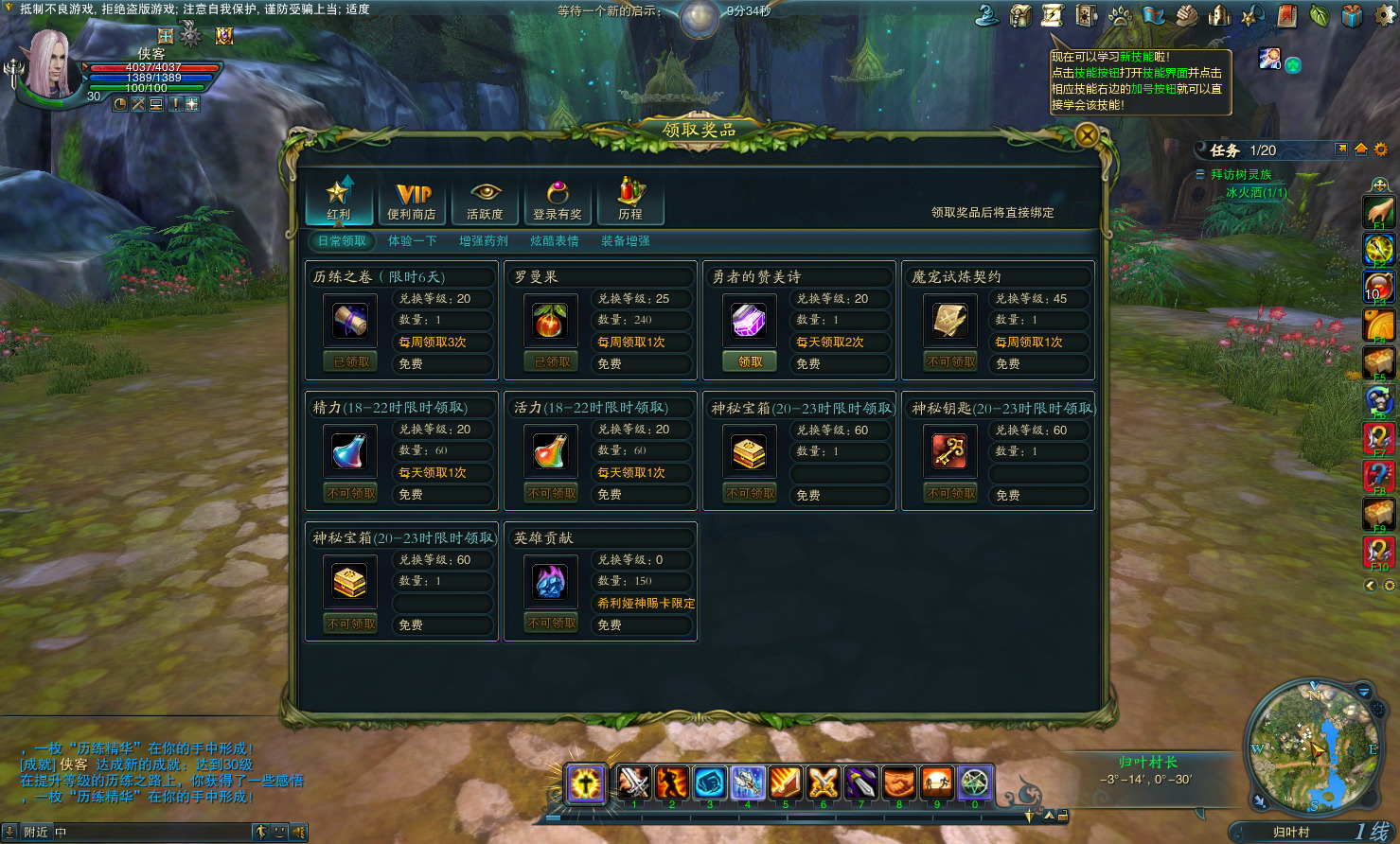The width and height of the screenshot is (1400, 844).
Task: Open the green leaf icon in the top toolbar
Action: 1320,16
